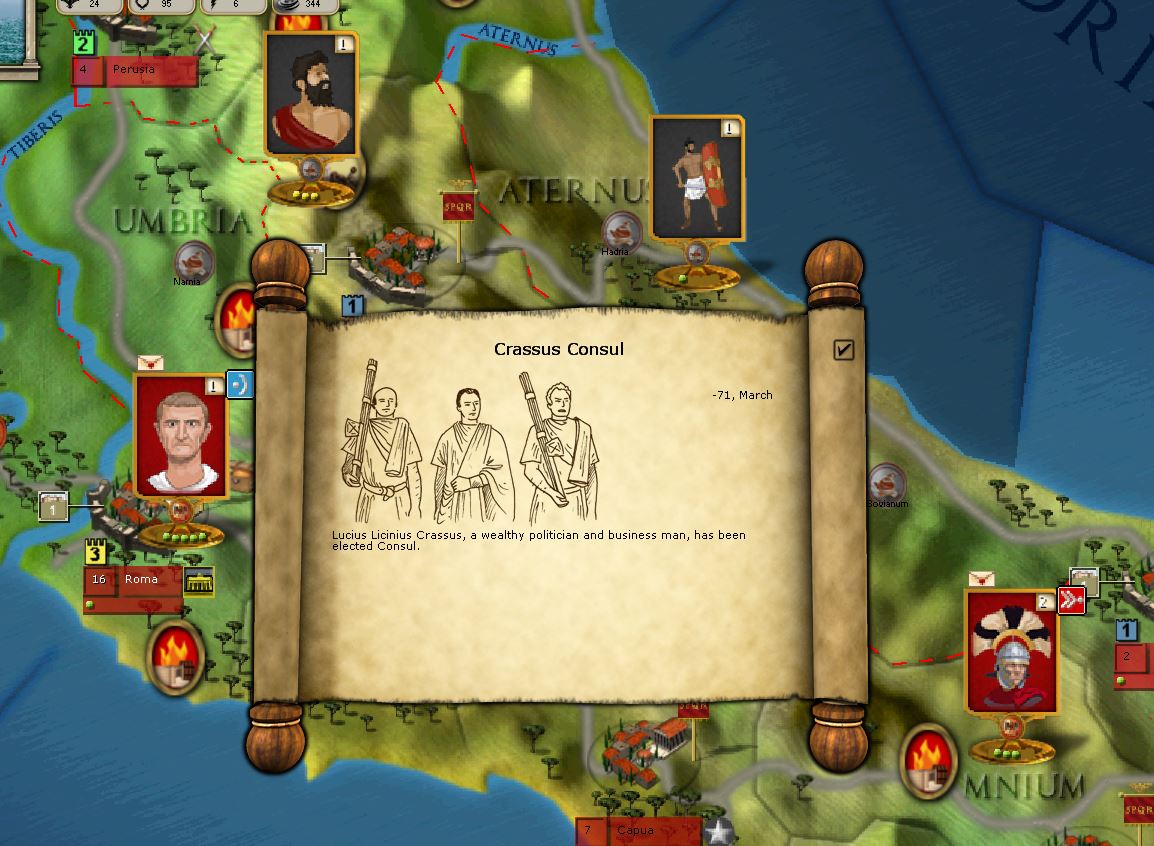Select the gladiator unit with red shield
The image size is (1154, 846).
(x=697, y=180)
